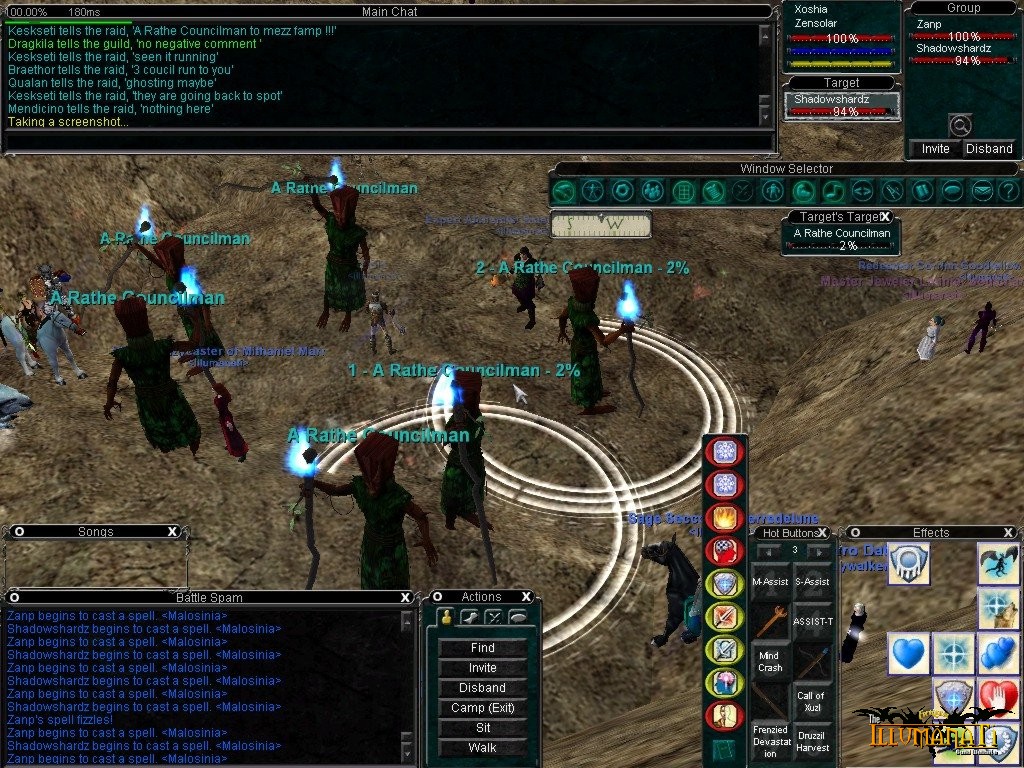Image resolution: width=1024 pixels, height=768 pixels.
Task: Choose the Sit action
Action: pos(483,728)
